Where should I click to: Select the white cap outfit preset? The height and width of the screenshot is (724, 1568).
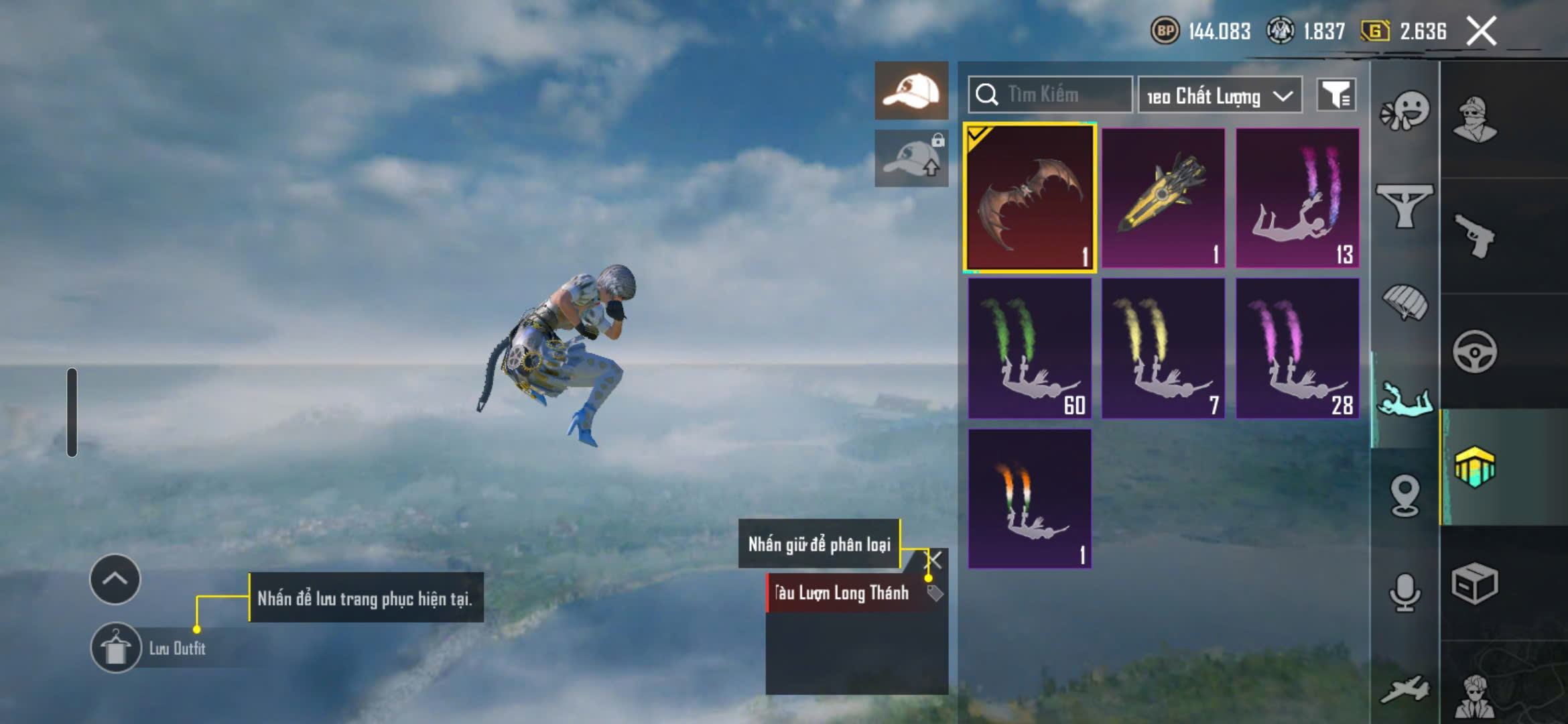(x=911, y=90)
